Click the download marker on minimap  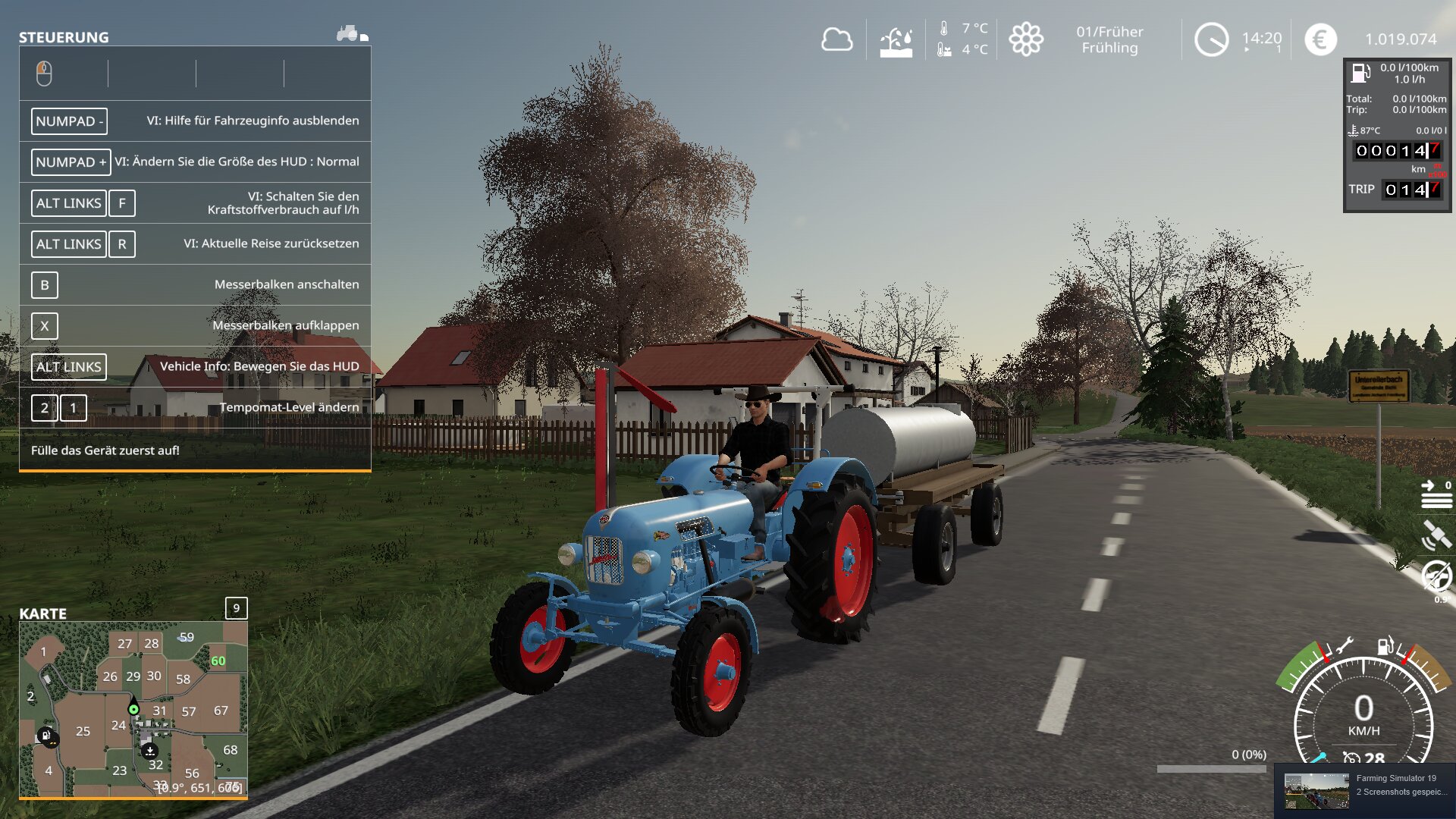149,751
